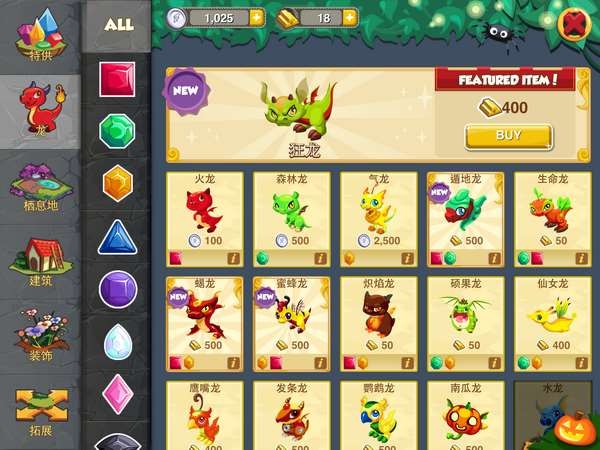Screen dimensions: 600x450
Task: Open the 建筑 buildings category
Action: pos(40,262)
